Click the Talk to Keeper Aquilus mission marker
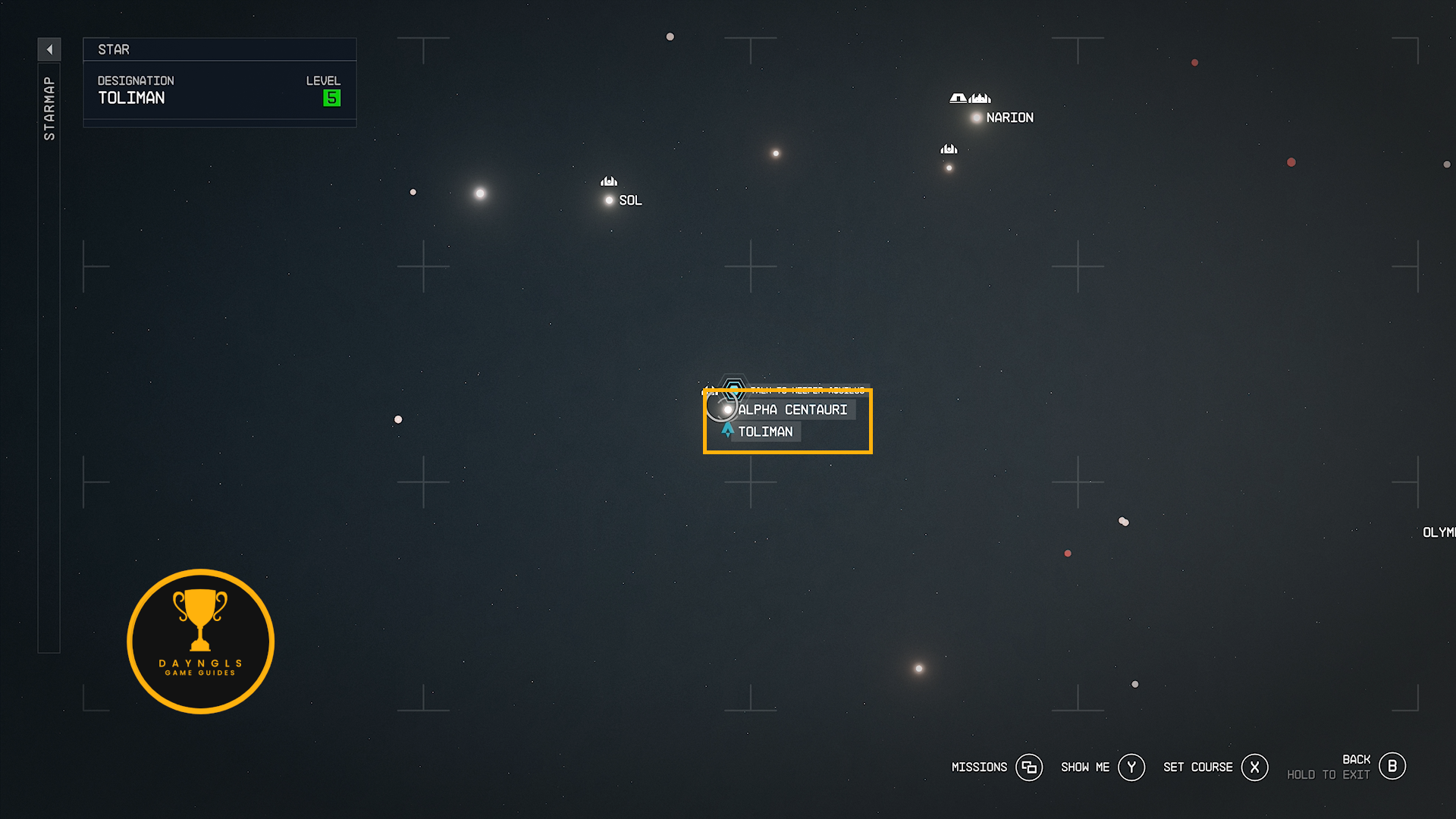 click(733, 390)
